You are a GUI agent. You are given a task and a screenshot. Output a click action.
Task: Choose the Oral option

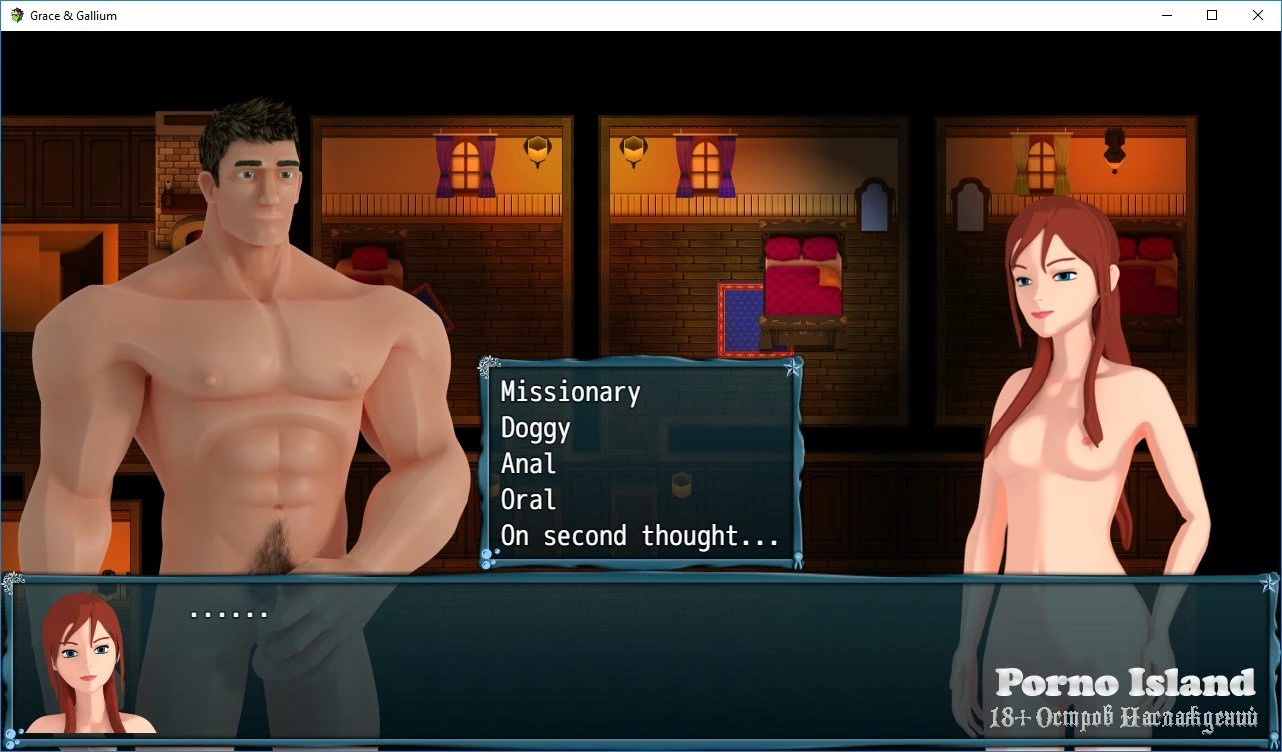pos(528,500)
